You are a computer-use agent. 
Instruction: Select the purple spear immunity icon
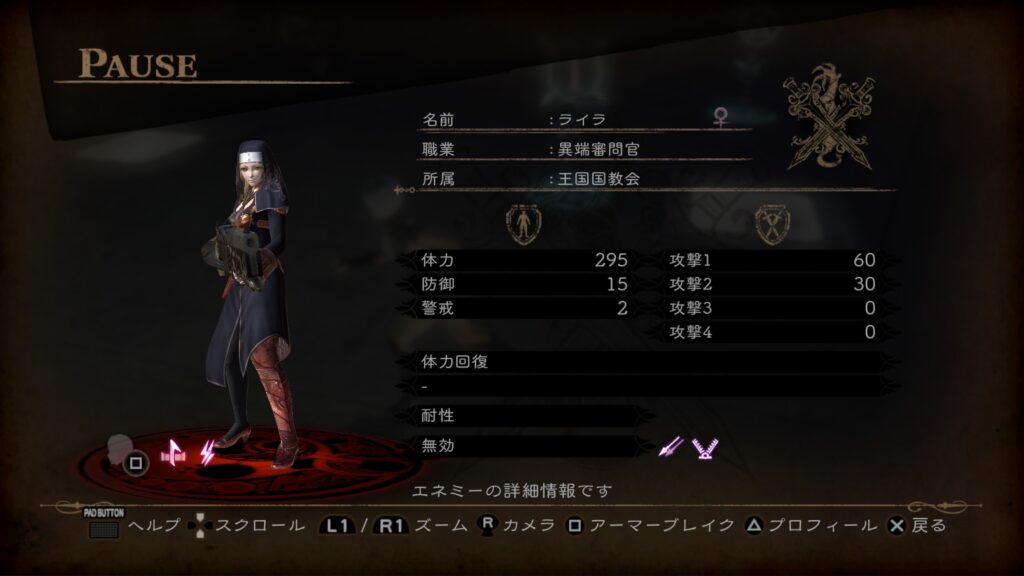pyautogui.click(x=669, y=448)
